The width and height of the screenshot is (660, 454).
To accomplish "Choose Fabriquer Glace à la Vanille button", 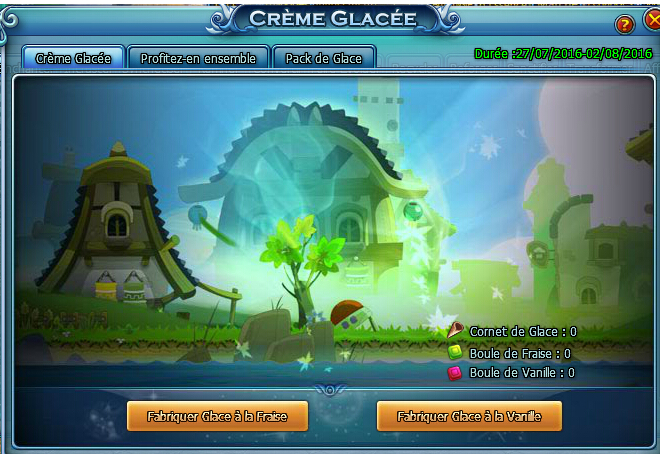I will coord(469,416).
